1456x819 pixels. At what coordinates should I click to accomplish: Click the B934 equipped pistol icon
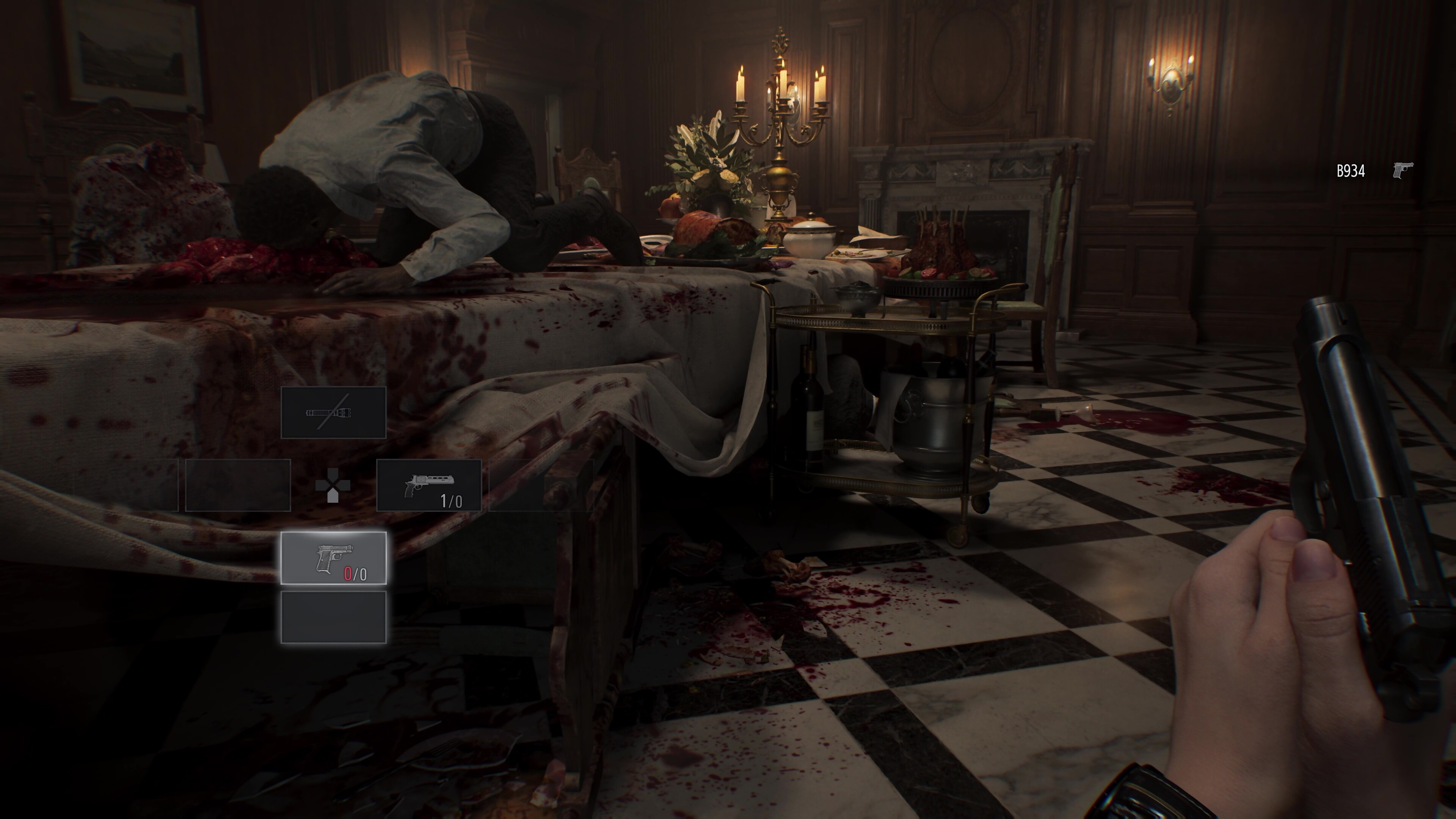point(1403,170)
